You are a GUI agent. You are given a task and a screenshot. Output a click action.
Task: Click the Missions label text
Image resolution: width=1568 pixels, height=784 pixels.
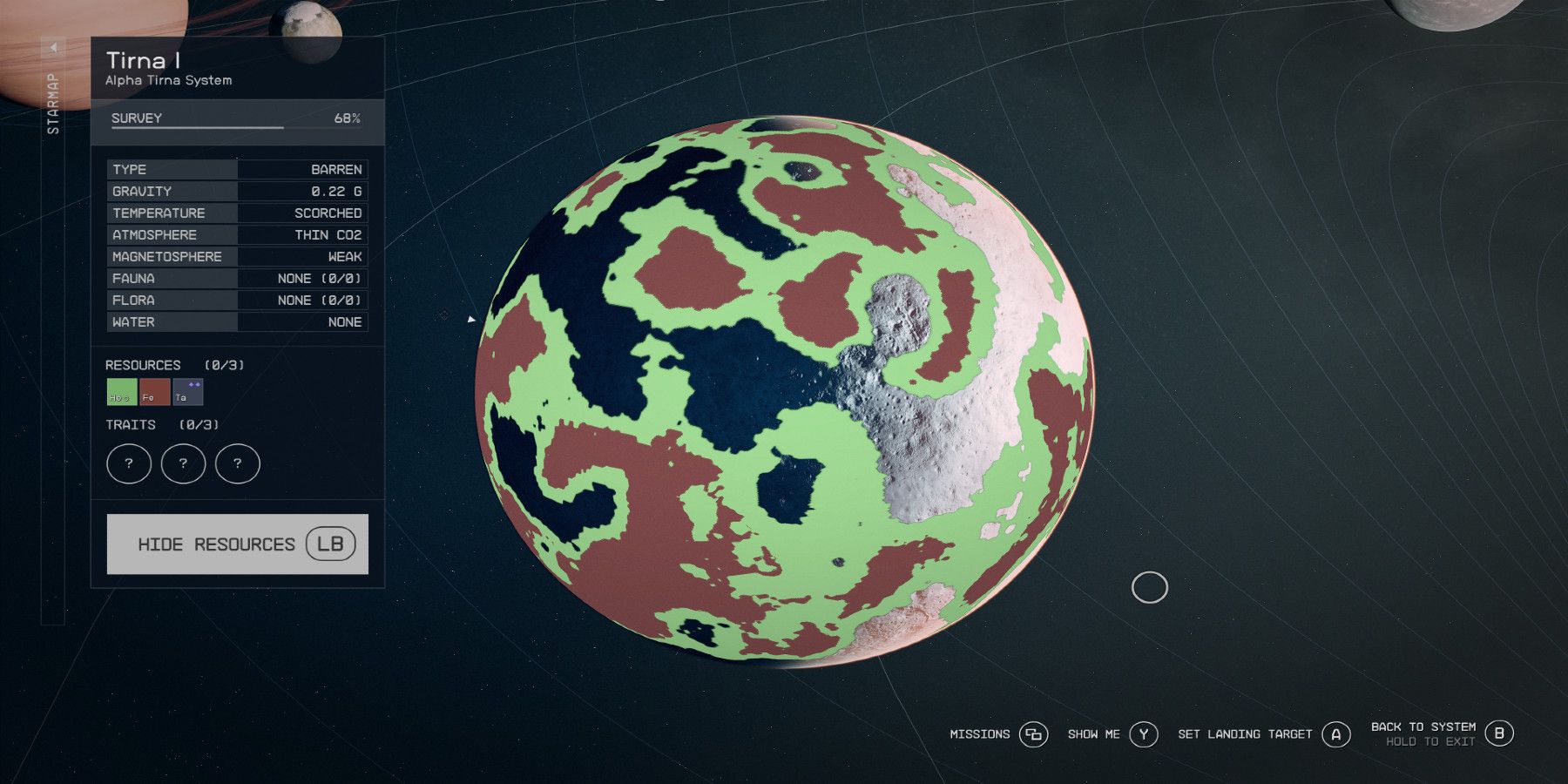tap(978, 734)
